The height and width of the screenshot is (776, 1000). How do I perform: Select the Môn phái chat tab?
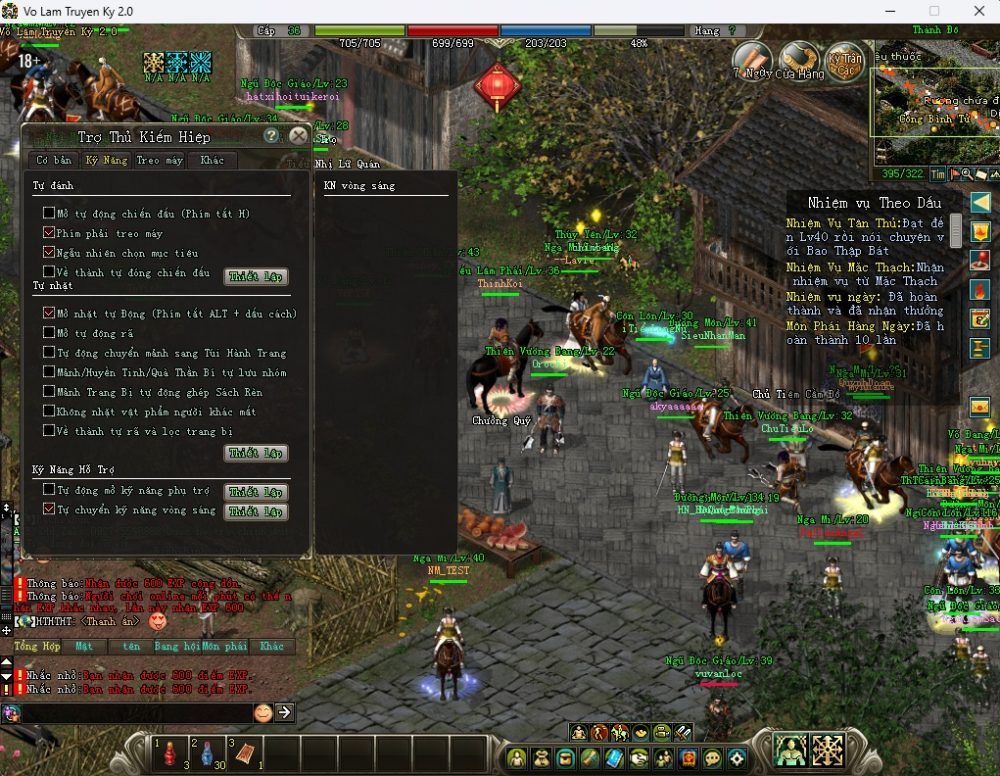pyautogui.click(x=224, y=647)
